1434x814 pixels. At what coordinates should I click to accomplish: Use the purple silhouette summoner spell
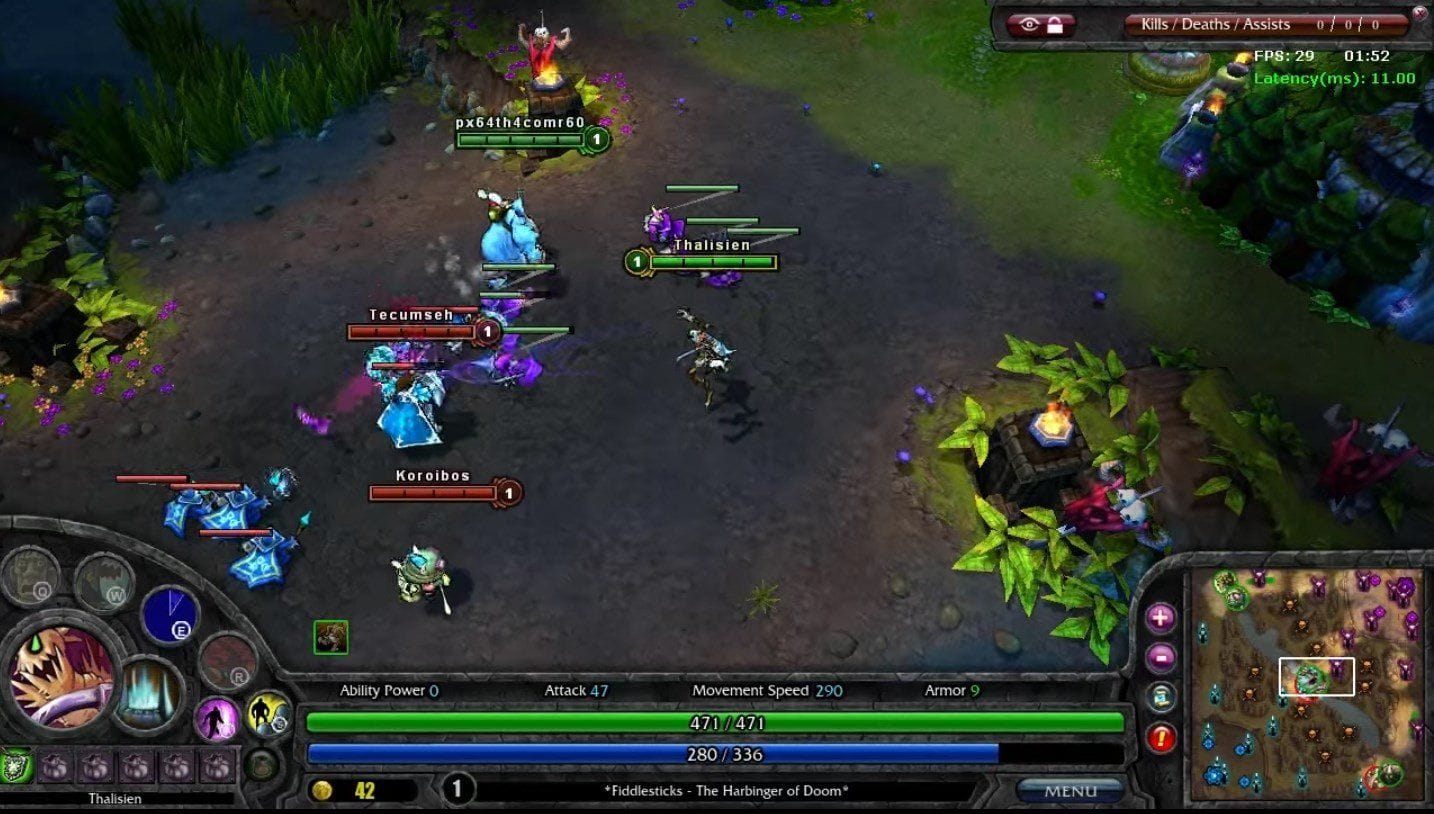217,719
